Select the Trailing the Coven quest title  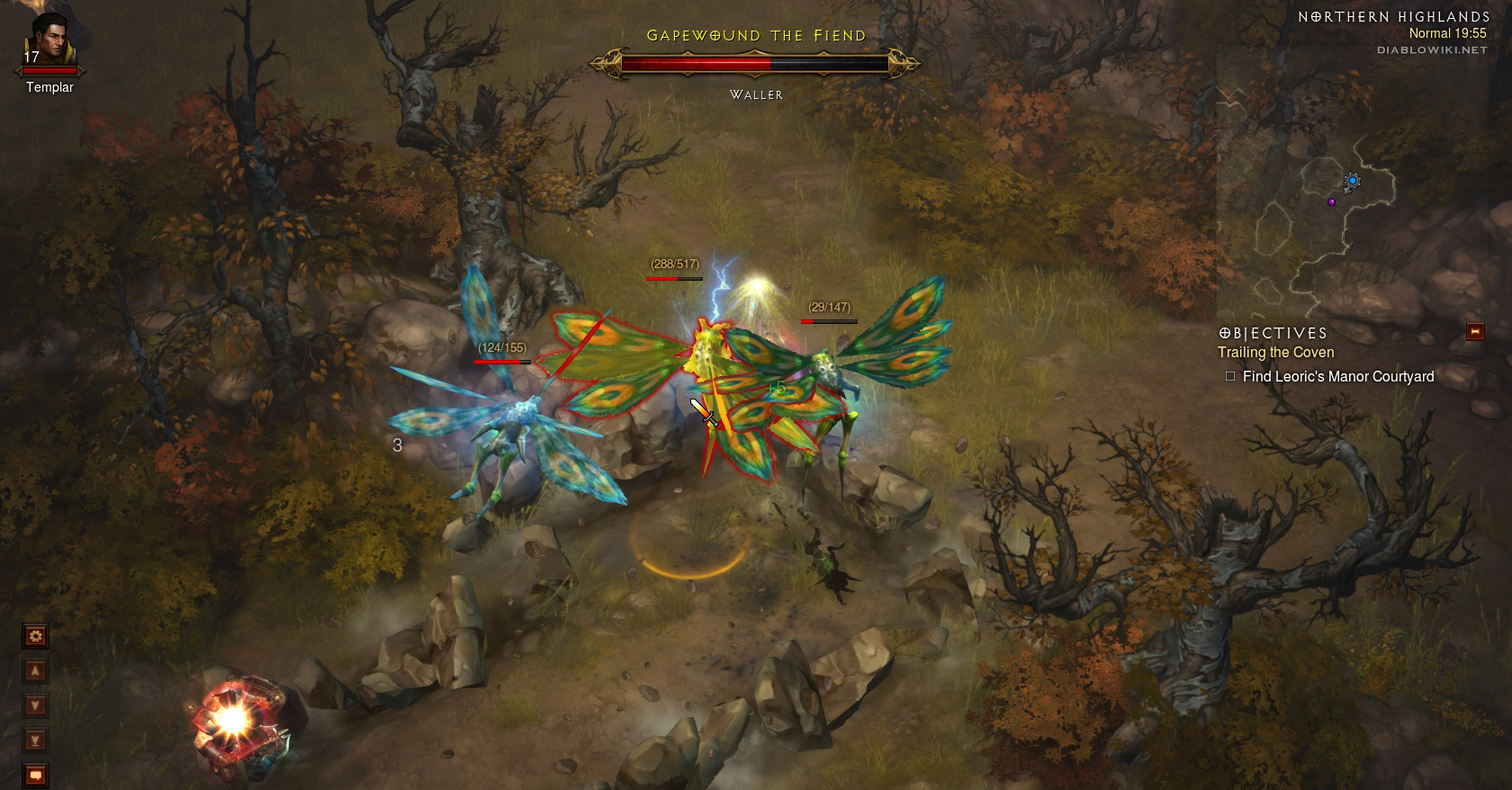[x=1275, y=353]
